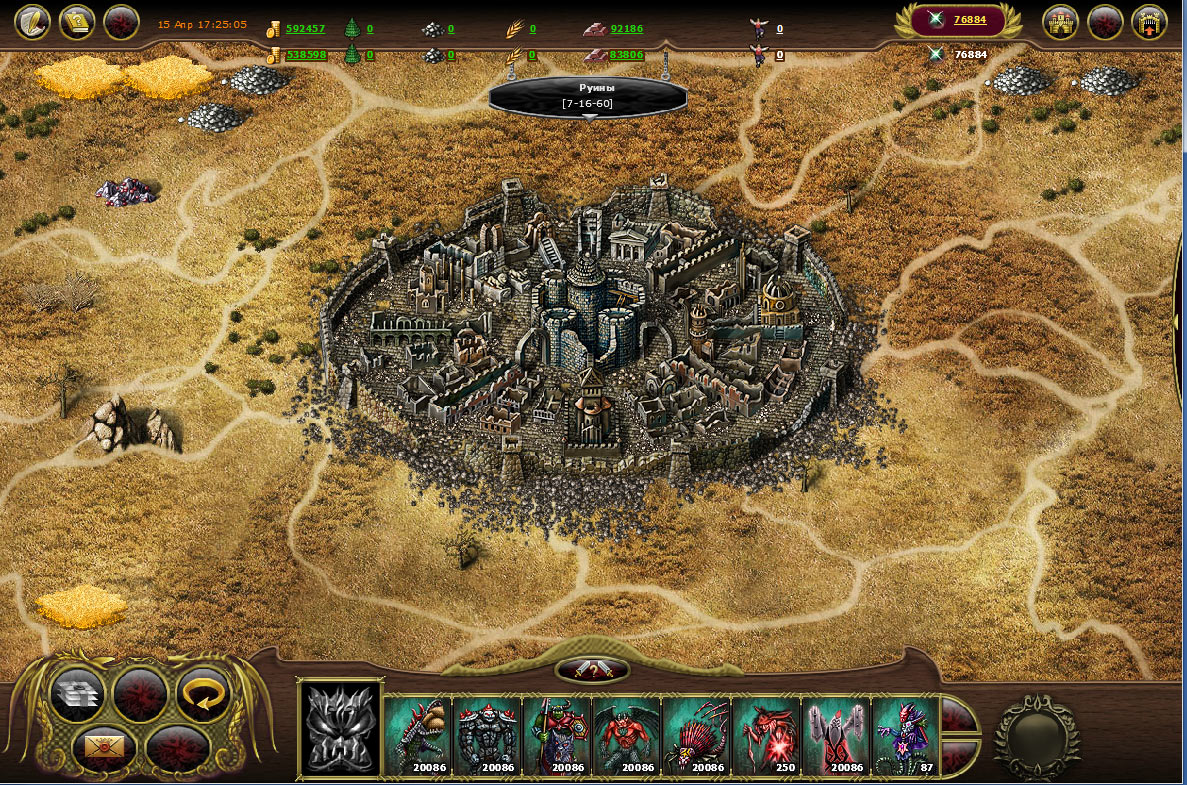Viewport: 1187px width, 785px height.
Task: Open the crystal balance 76884 link
Action: 969,20
